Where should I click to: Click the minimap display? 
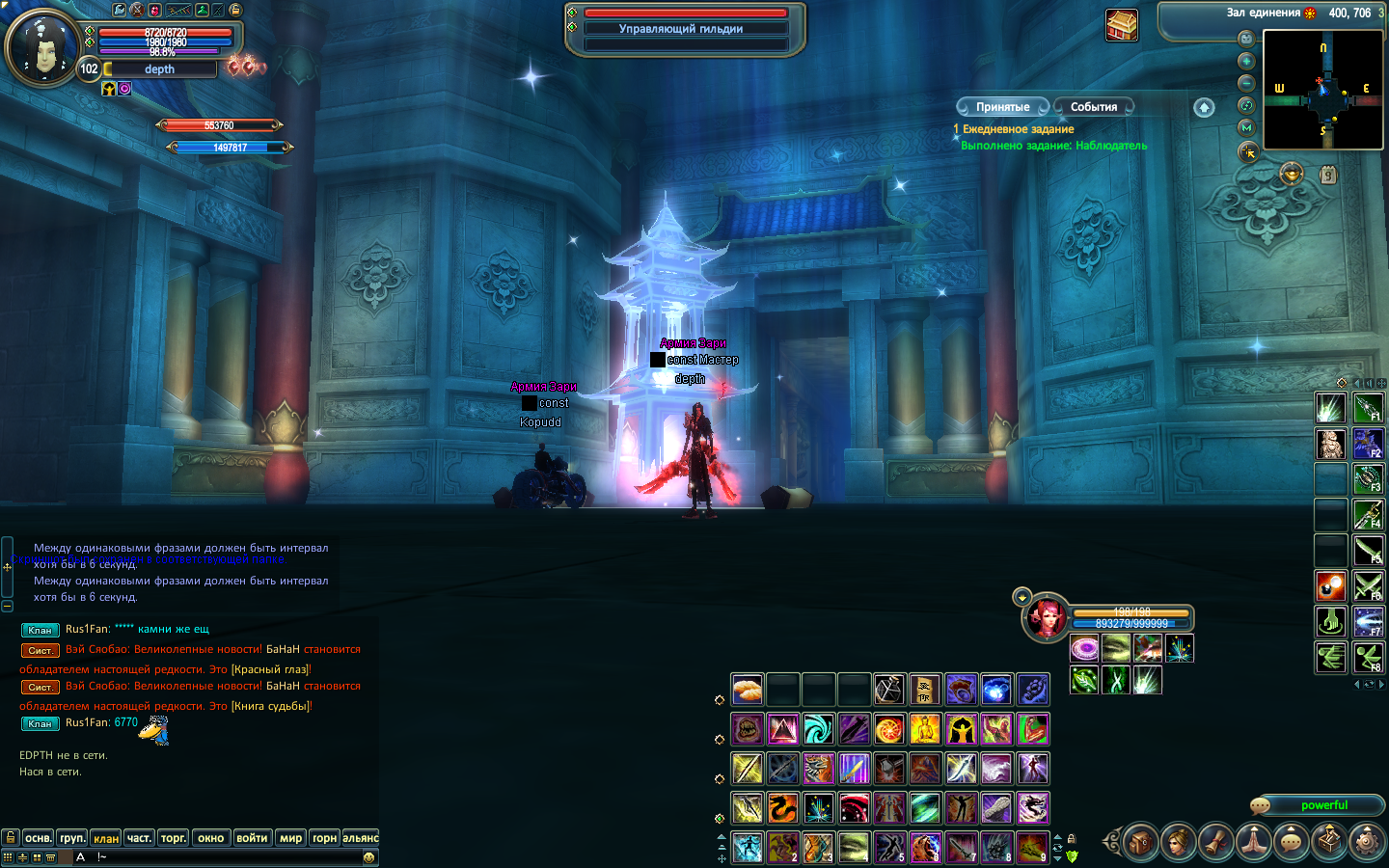click(x=1322, y=90)
